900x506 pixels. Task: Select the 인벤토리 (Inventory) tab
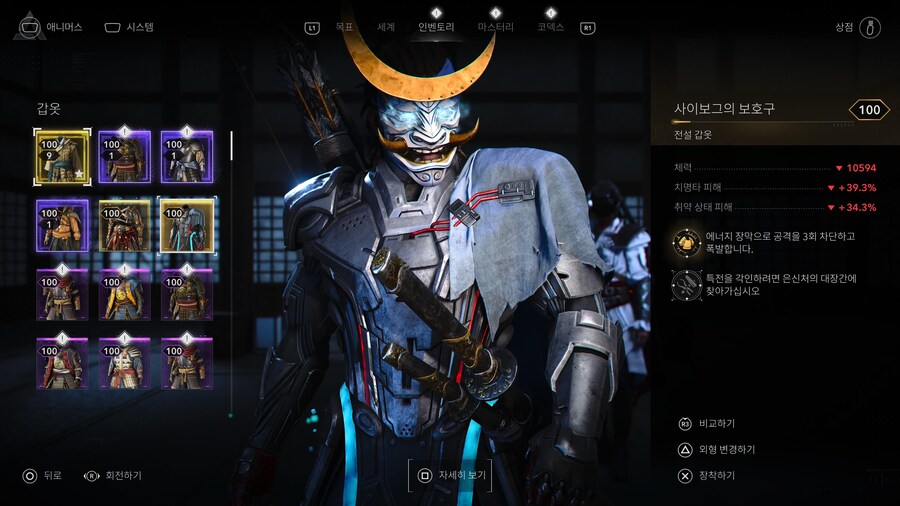point(436,27)
